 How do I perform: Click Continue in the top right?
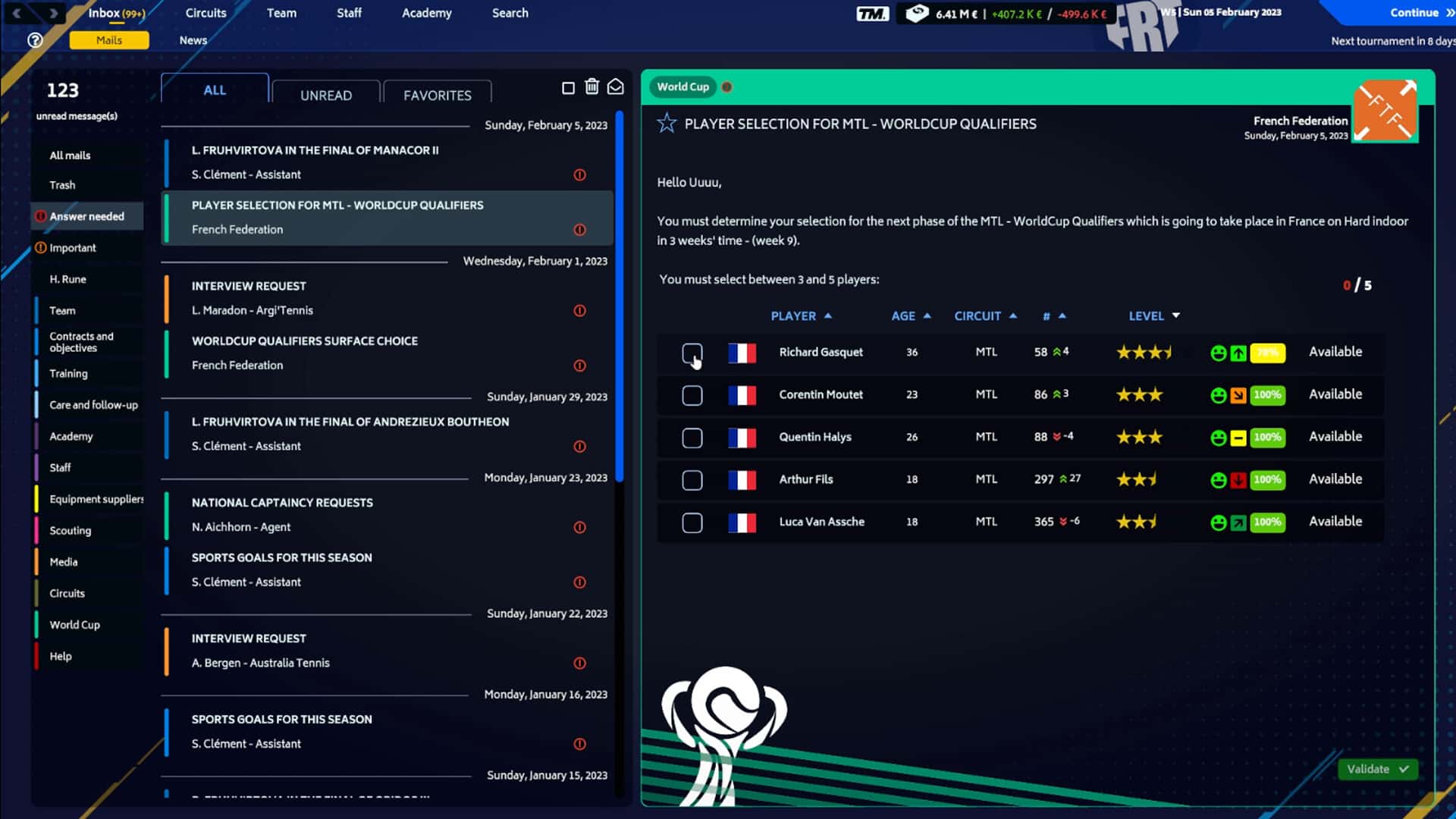point(1414,12)
